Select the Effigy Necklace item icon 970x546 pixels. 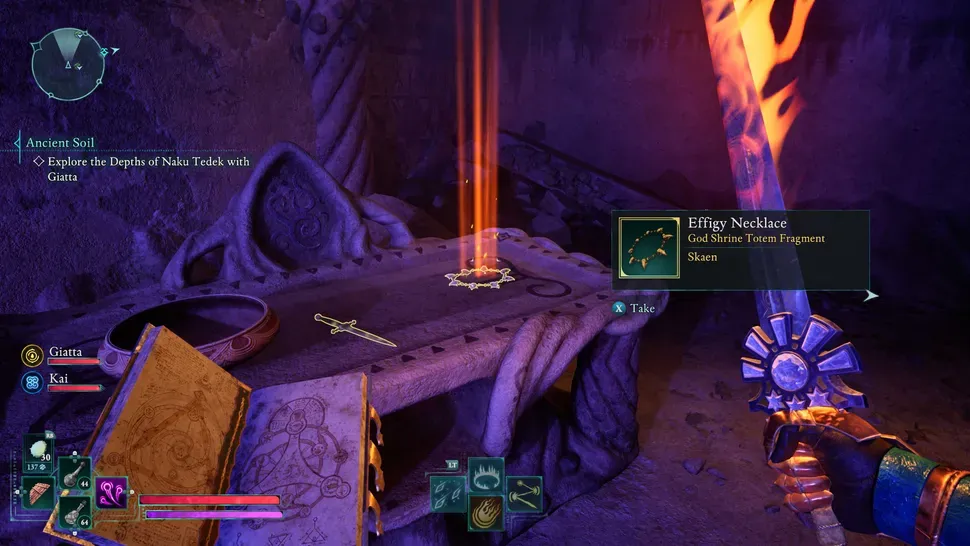pos(647,247)
